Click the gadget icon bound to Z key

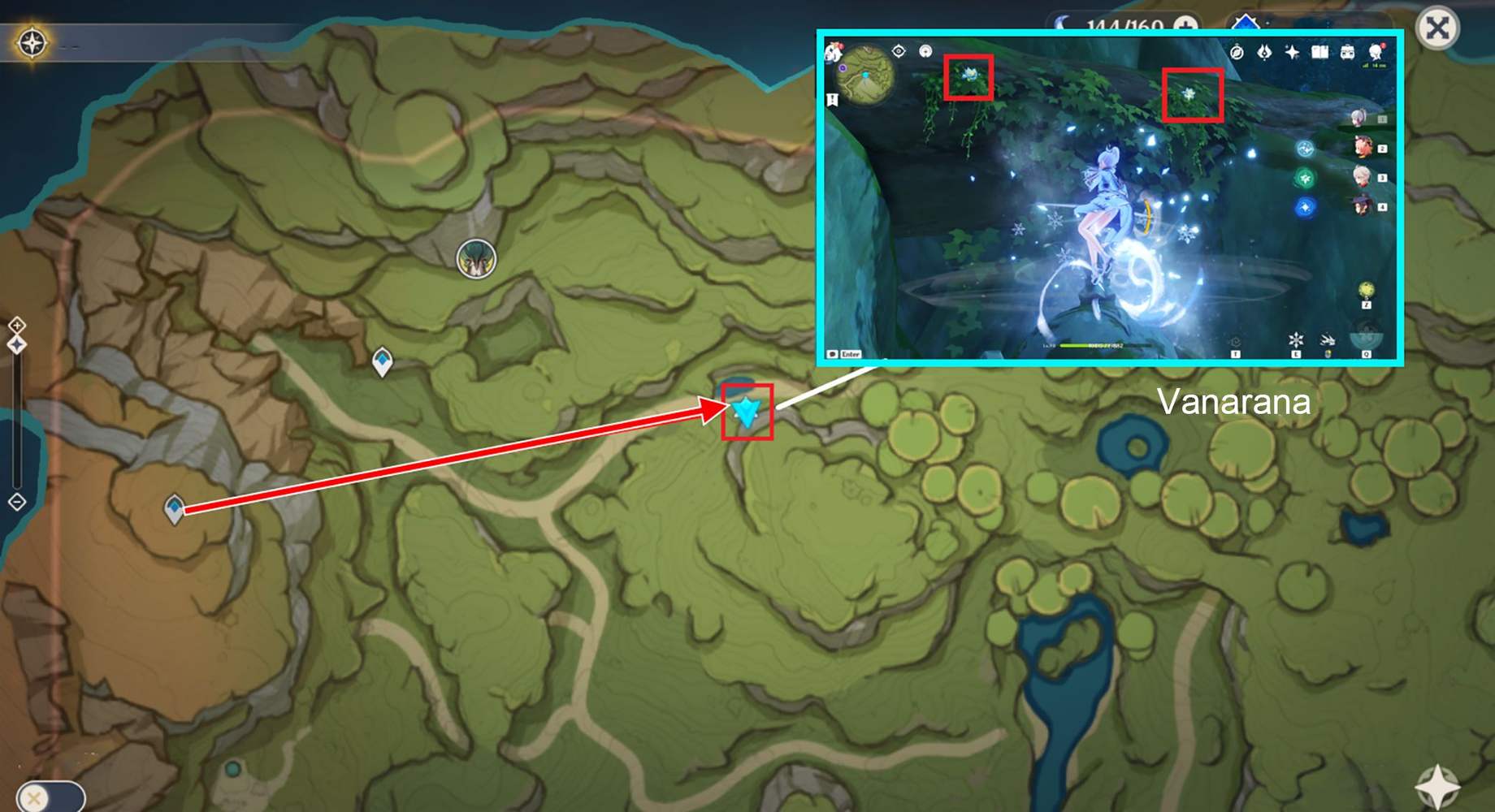(x=1366, y=290)
